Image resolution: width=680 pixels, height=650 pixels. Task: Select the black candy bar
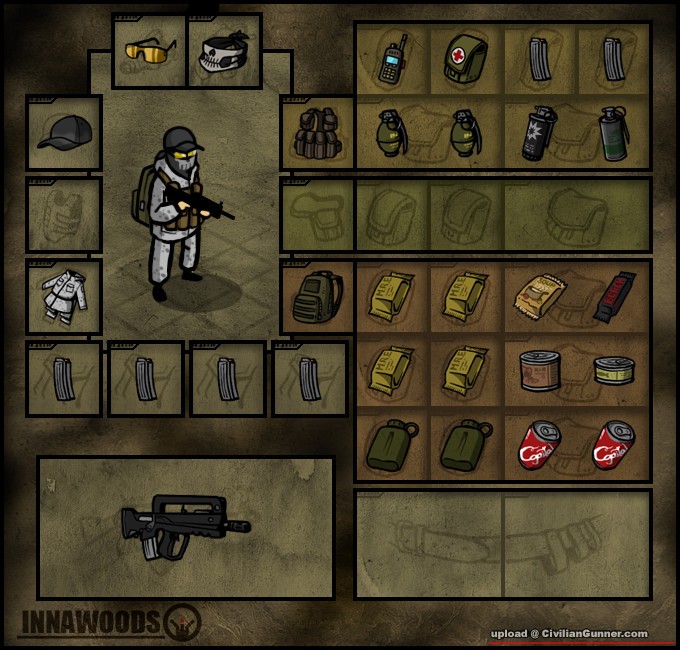(613, 297)
